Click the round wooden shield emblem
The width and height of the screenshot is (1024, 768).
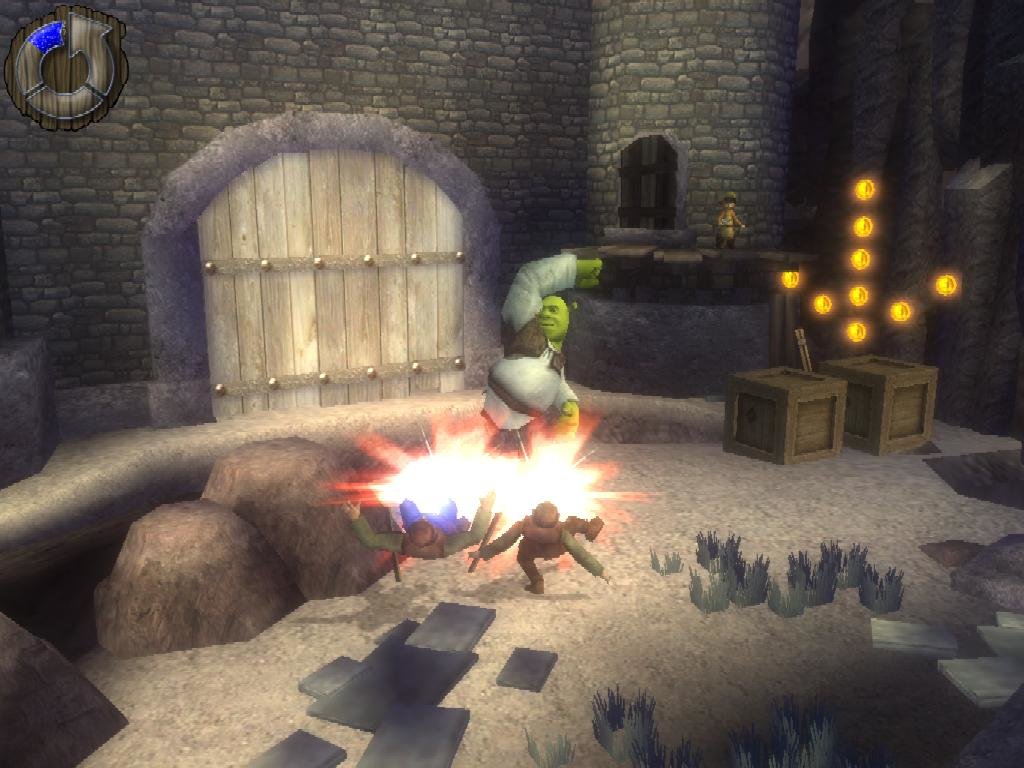click(x=66, y=67)
